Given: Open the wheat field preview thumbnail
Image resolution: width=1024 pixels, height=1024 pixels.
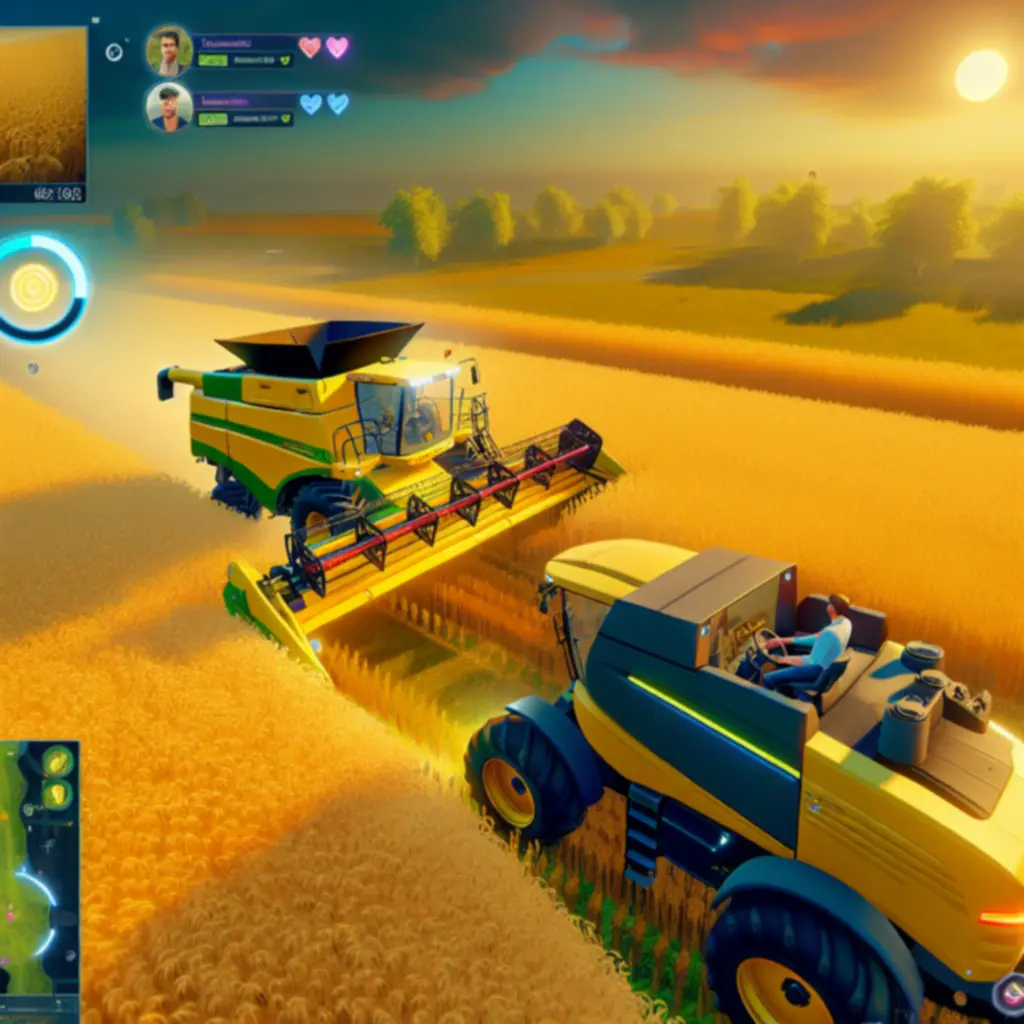Looking at the screenshot, I should point(41,105).
